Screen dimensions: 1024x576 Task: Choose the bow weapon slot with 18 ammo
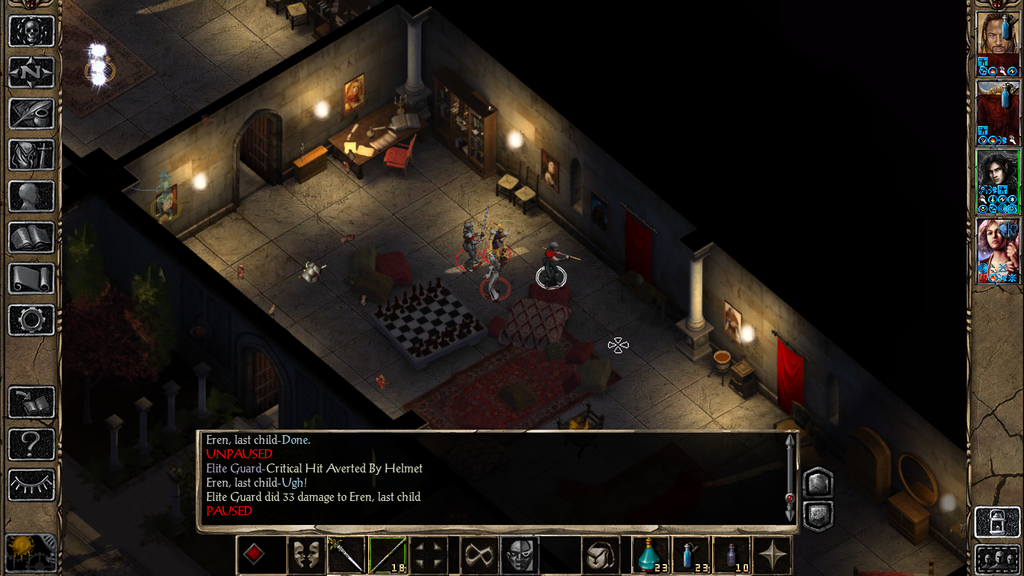pos(387,555)
